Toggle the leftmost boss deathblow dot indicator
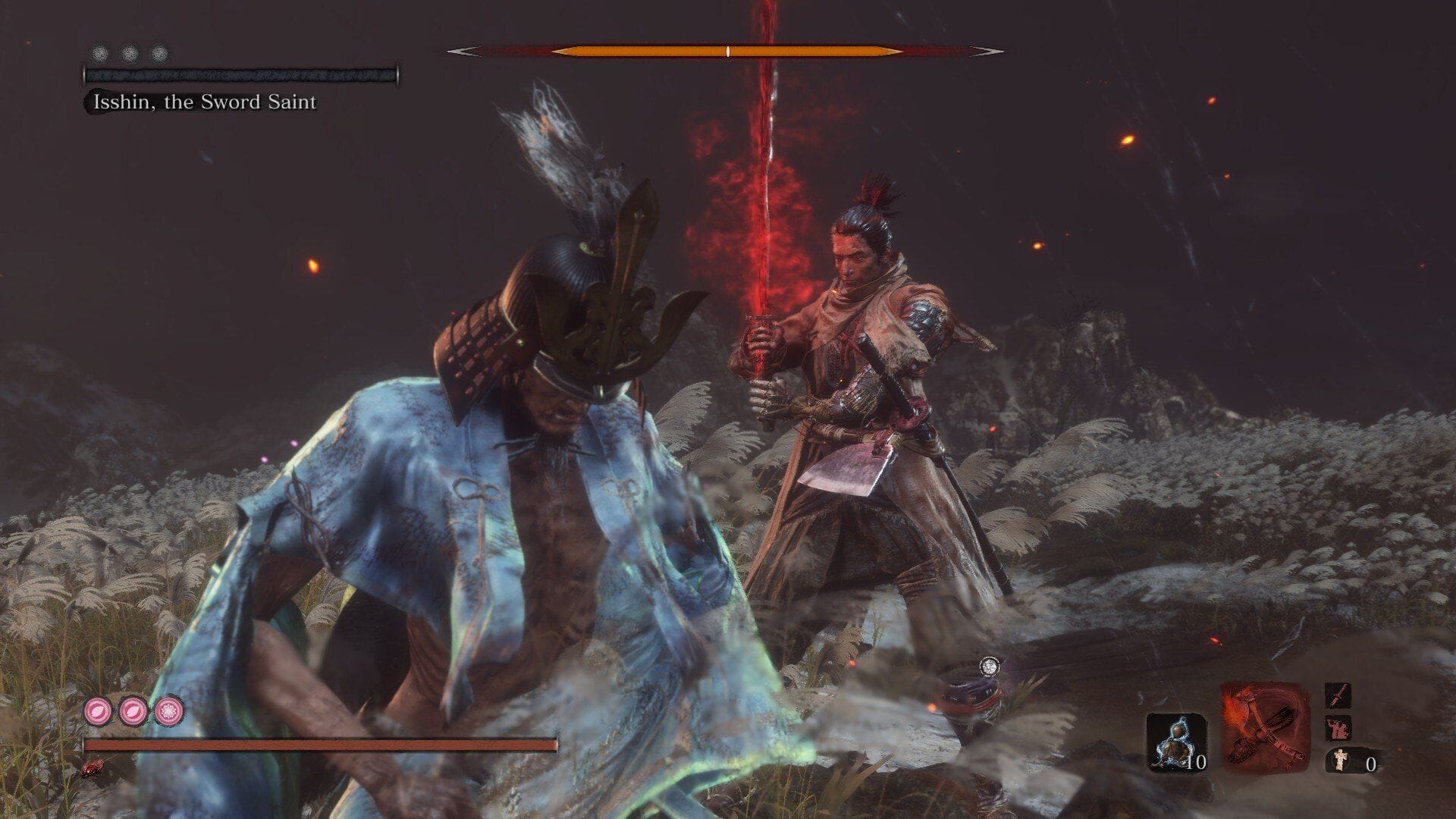The image size is (1456, 819). point(99,52)
